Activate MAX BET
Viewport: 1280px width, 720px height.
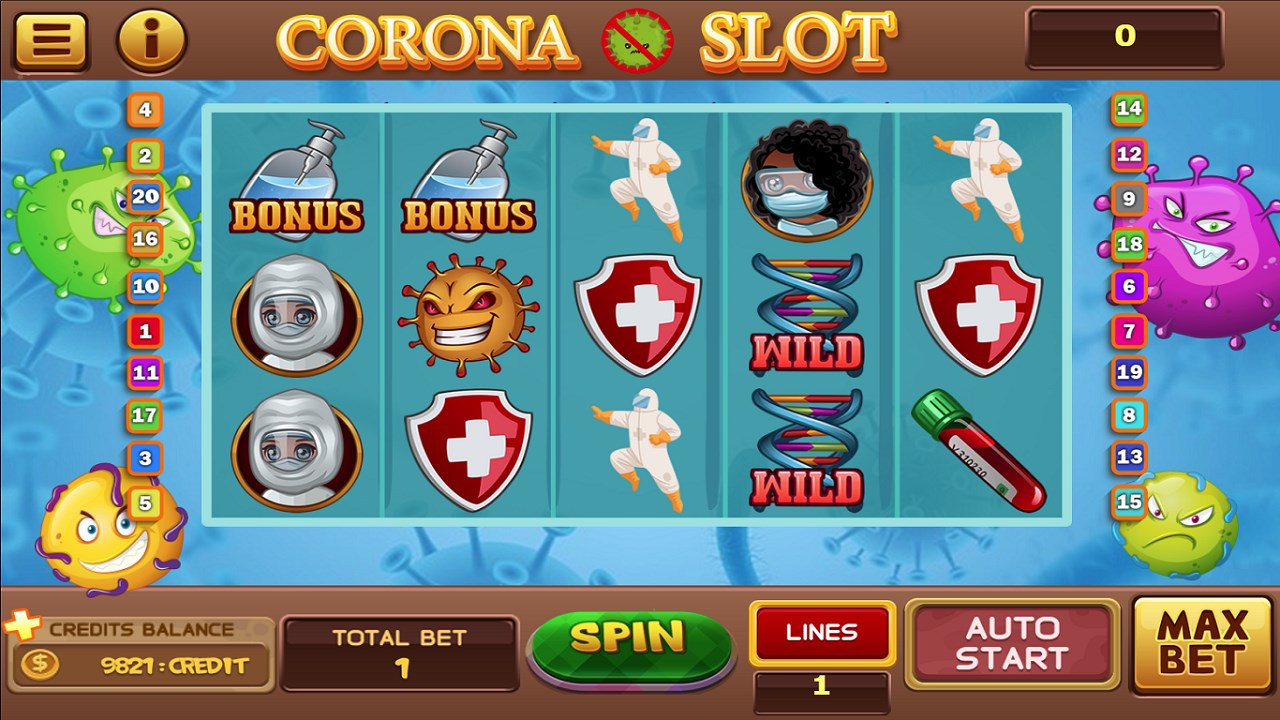(1197, 644)
